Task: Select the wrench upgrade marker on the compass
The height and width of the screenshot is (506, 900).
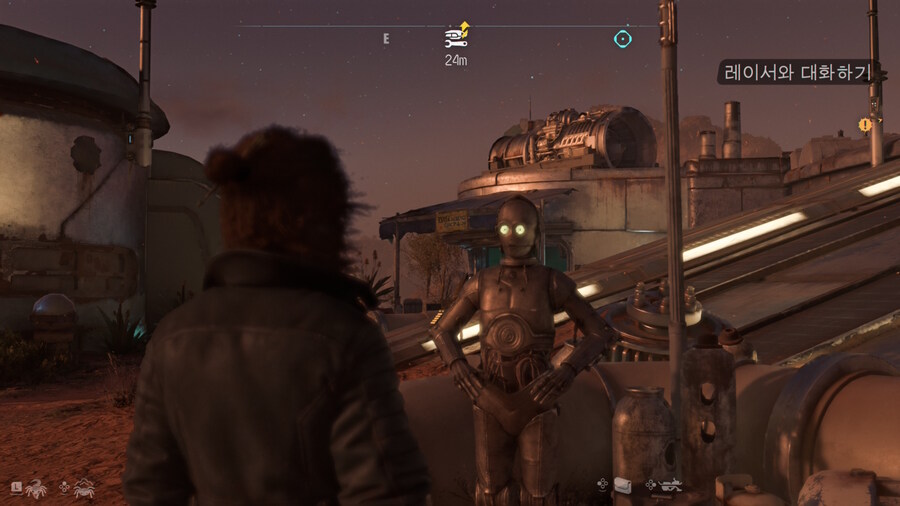Action: coord(456,37)
